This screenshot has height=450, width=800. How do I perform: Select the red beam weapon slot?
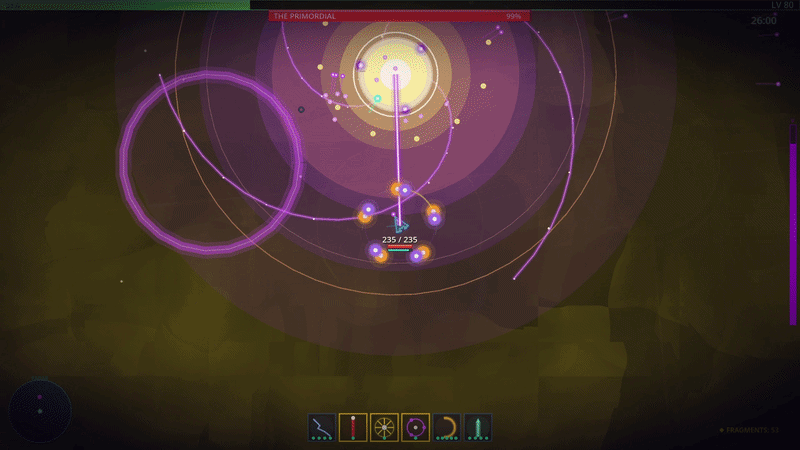(353, 427)
